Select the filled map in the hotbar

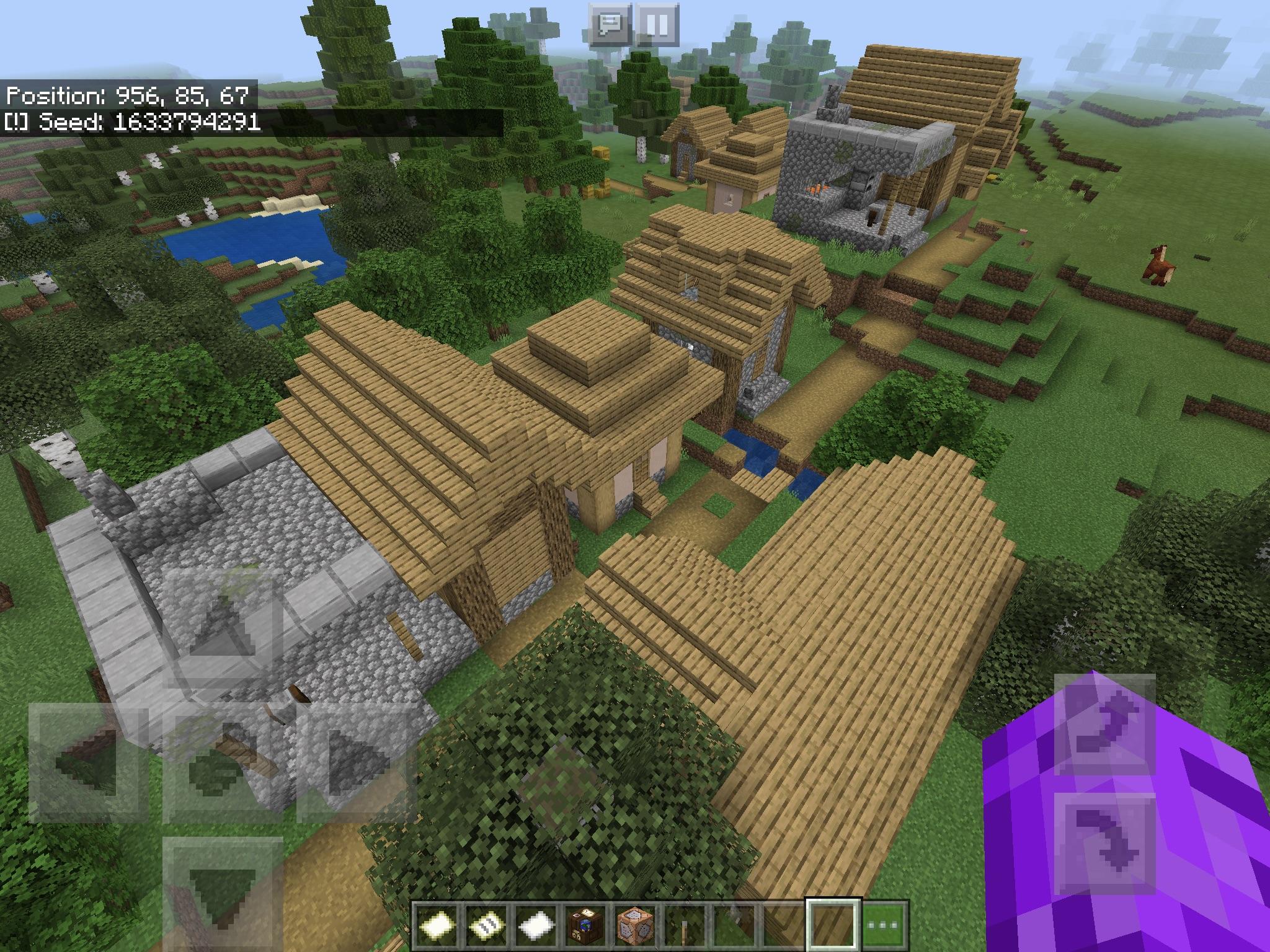[486, 925]
